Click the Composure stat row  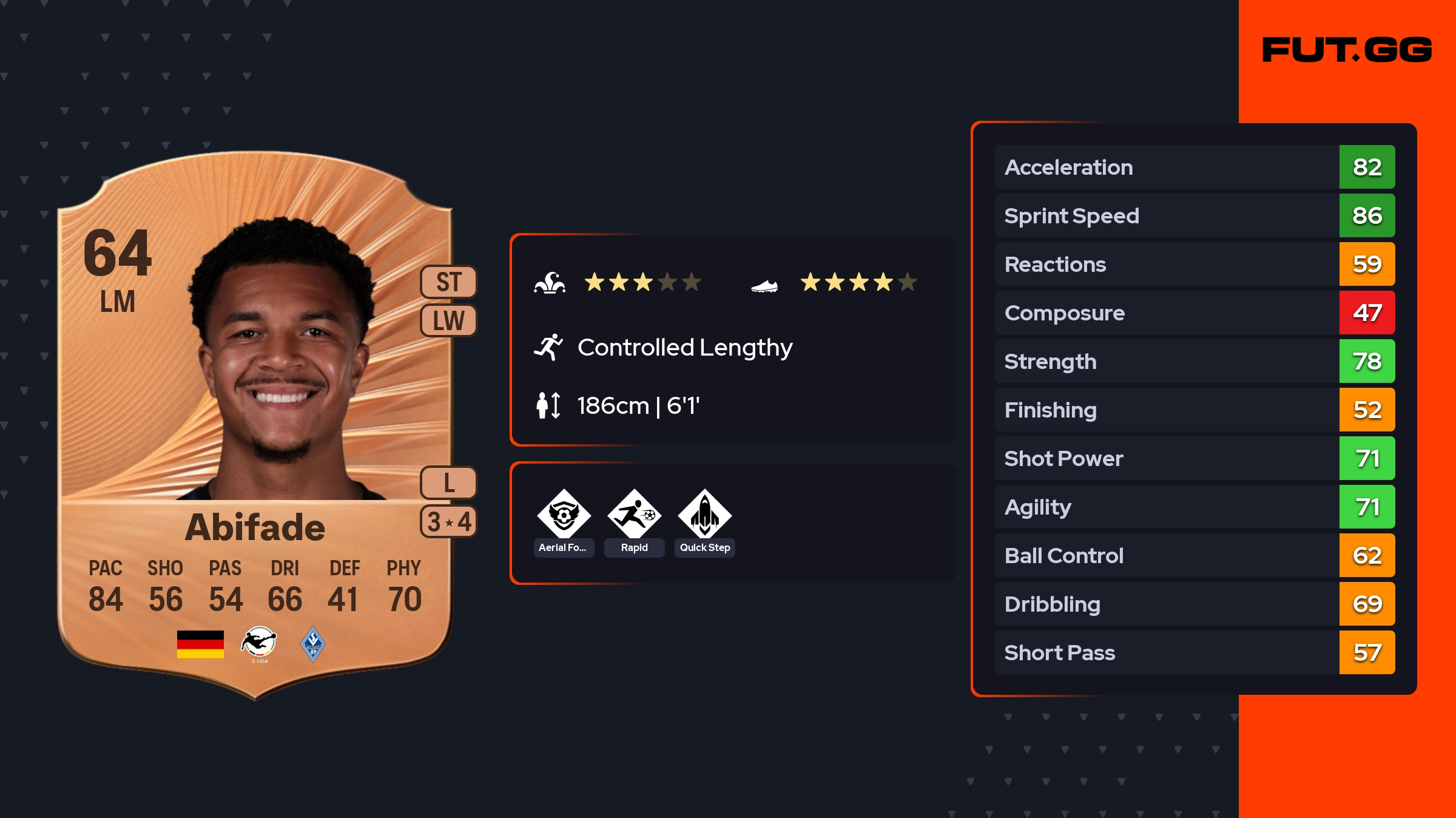point(1194,313)
